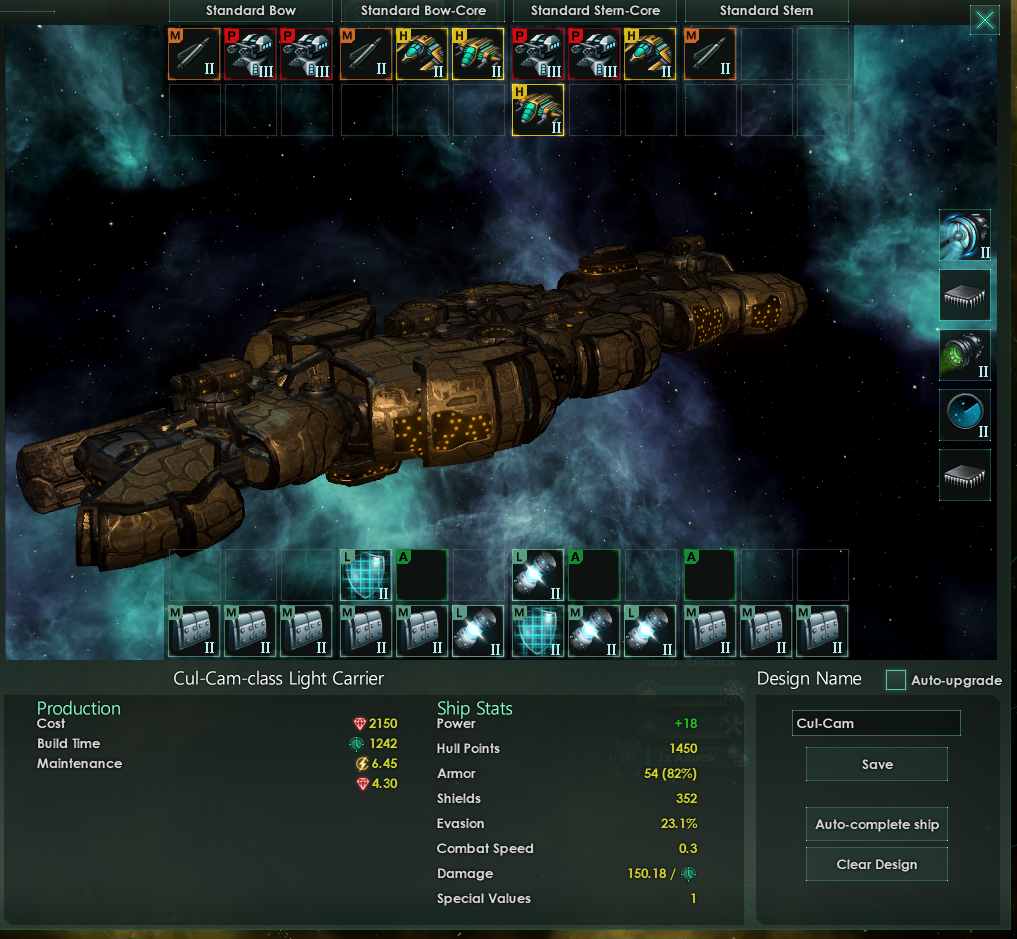
Task: Click the Auto-complete ship button
Action: click(876, 825)
